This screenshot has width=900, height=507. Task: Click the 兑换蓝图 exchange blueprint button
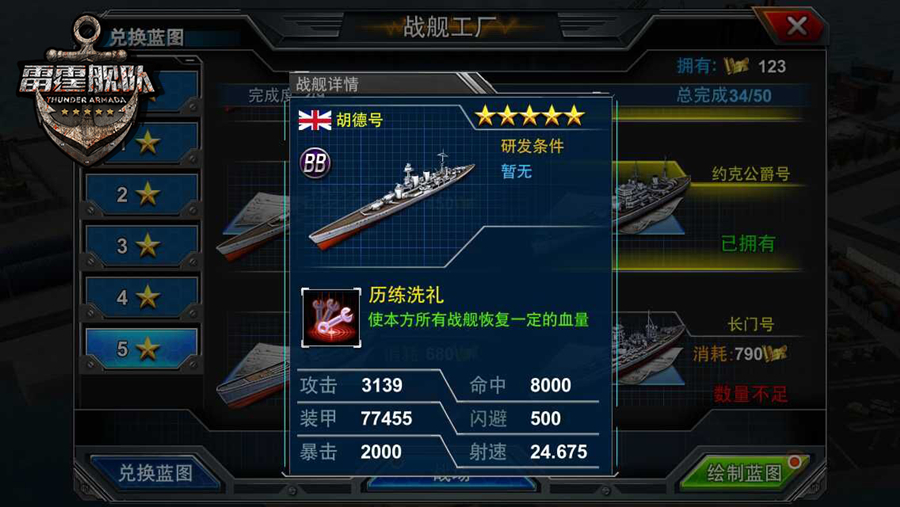155,472
